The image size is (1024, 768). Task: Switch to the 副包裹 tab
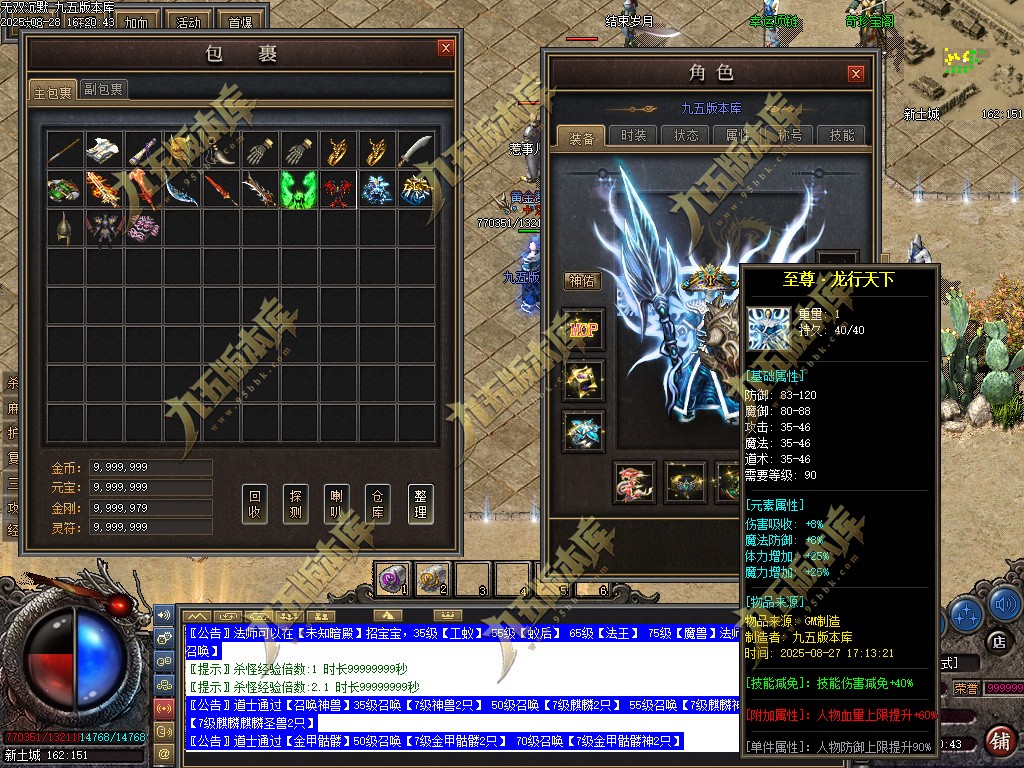tap(103, 90)
